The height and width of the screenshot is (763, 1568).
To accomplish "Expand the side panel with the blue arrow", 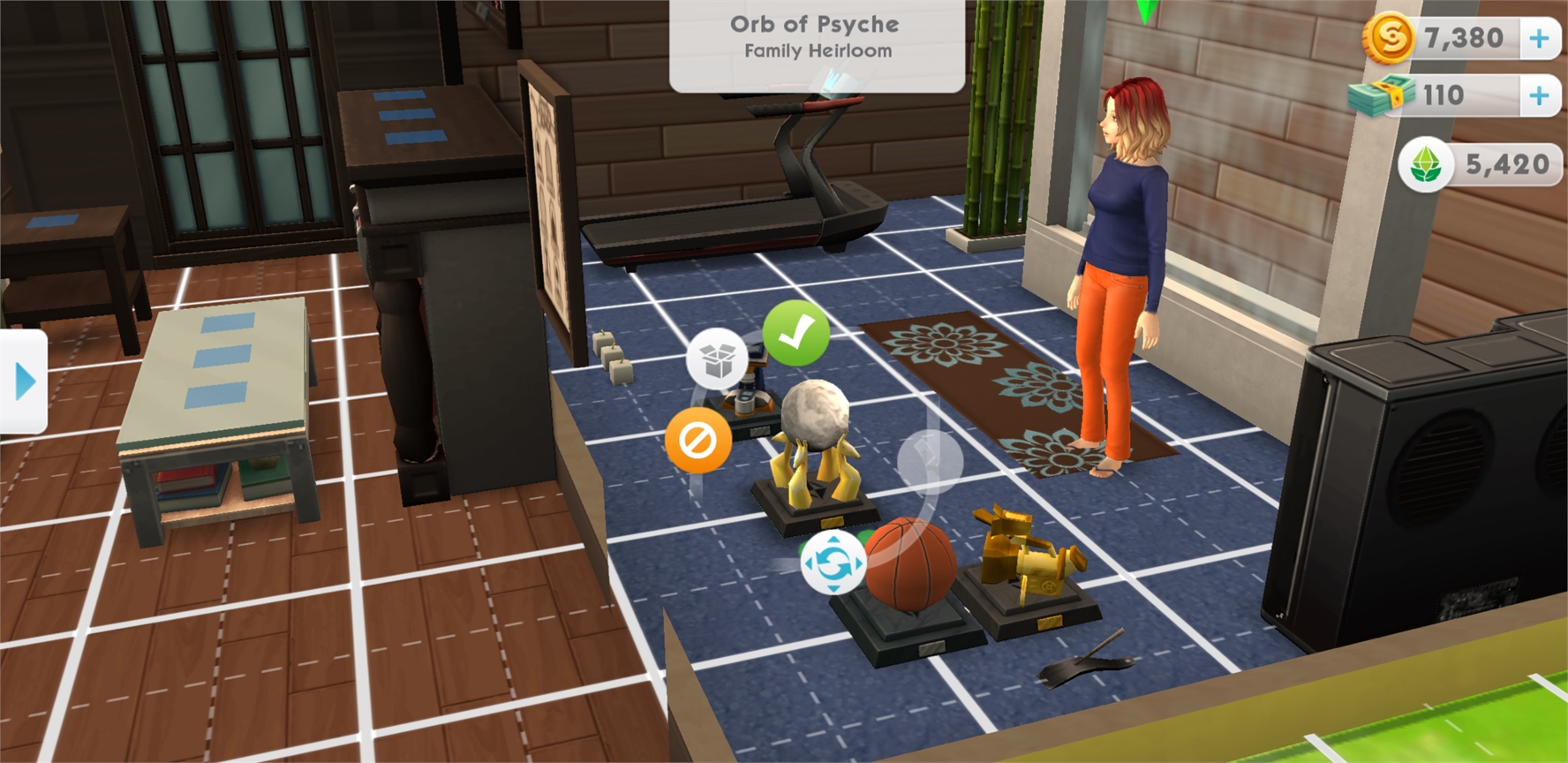I will (x=25, y=382).
